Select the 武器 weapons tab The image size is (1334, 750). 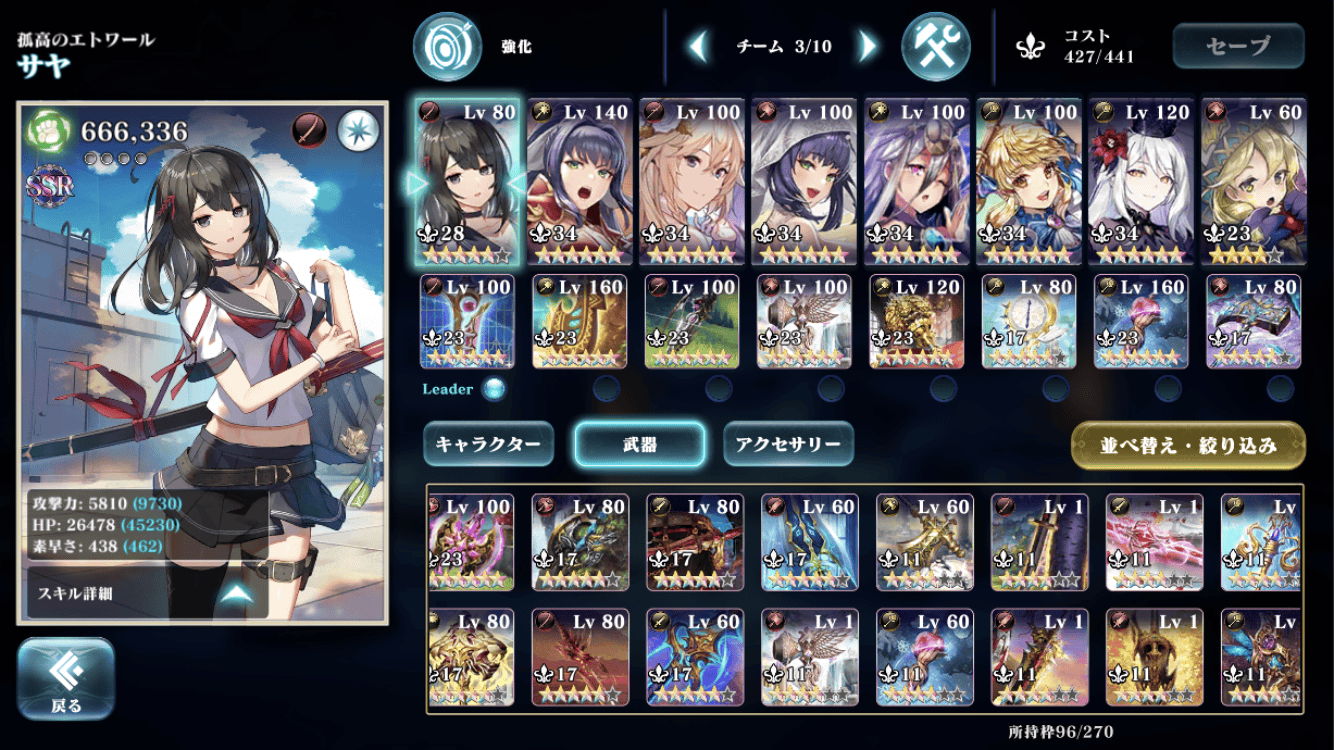pyautogui.click(x=639, y=444)
